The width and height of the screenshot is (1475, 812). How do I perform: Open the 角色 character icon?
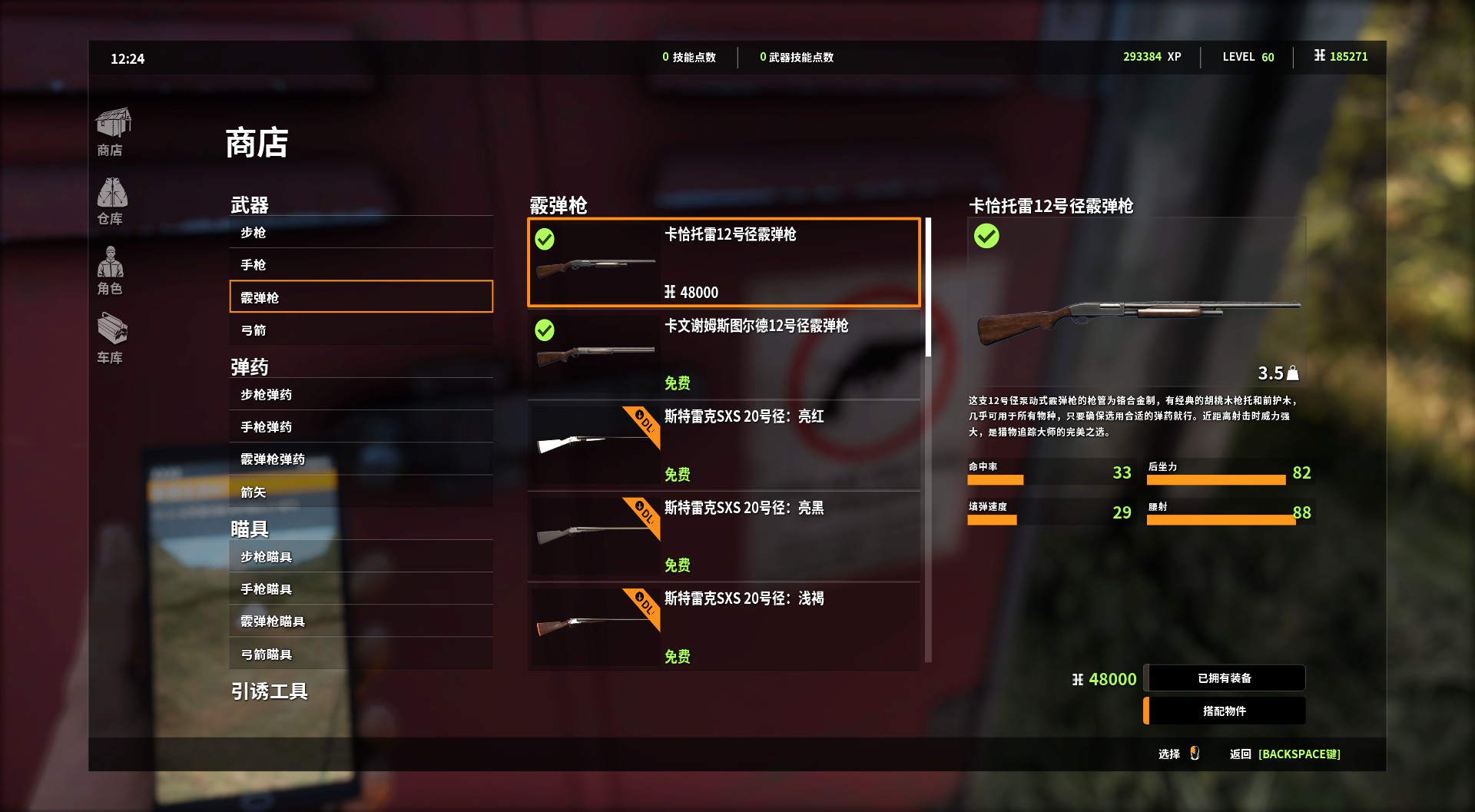[x=112, y=267]
